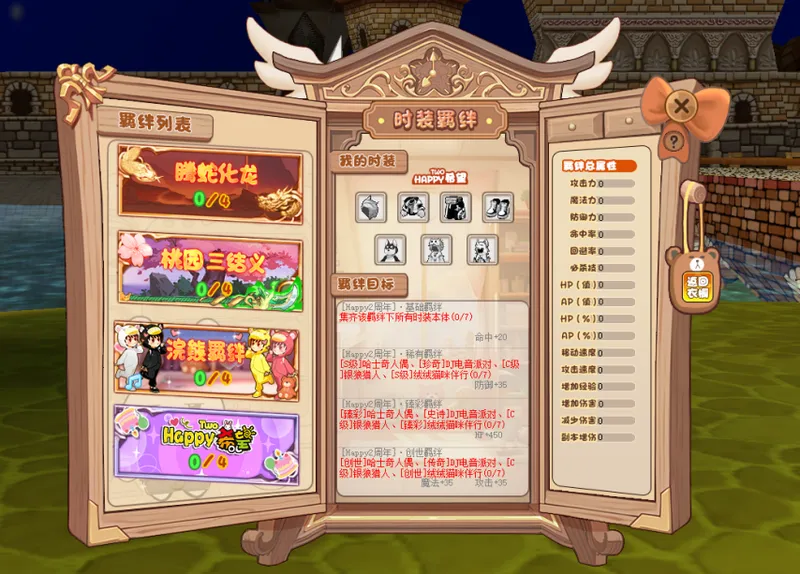Select the 腾蛇化龙 dragon bond banner
Screen dimensions: 800x574
point(210,181)
